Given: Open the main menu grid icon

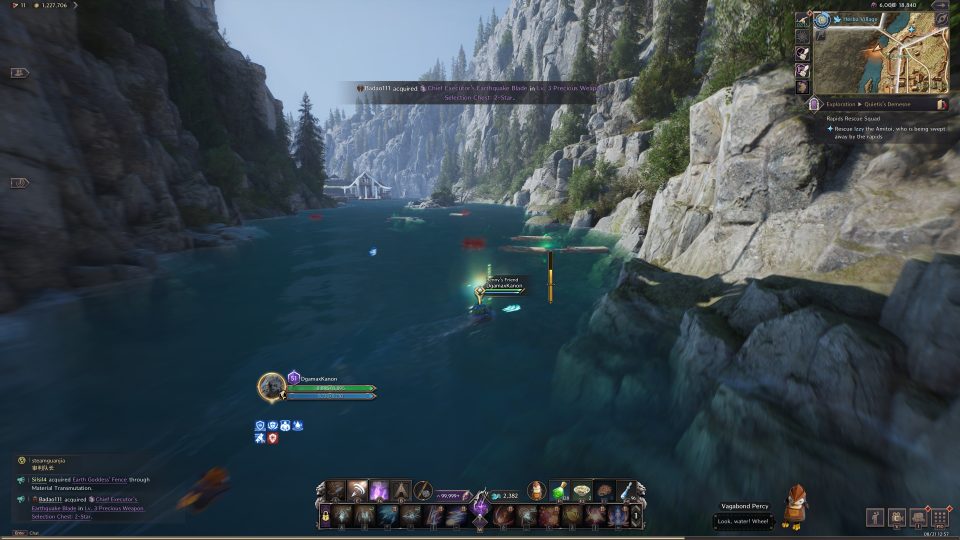Looking at the screenshot, I should pos(939,517).
